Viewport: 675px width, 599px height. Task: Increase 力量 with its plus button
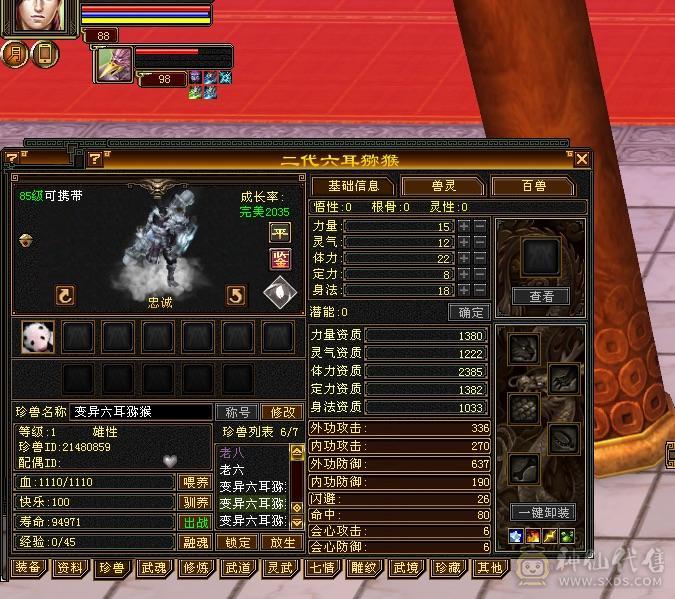[464, 226]
